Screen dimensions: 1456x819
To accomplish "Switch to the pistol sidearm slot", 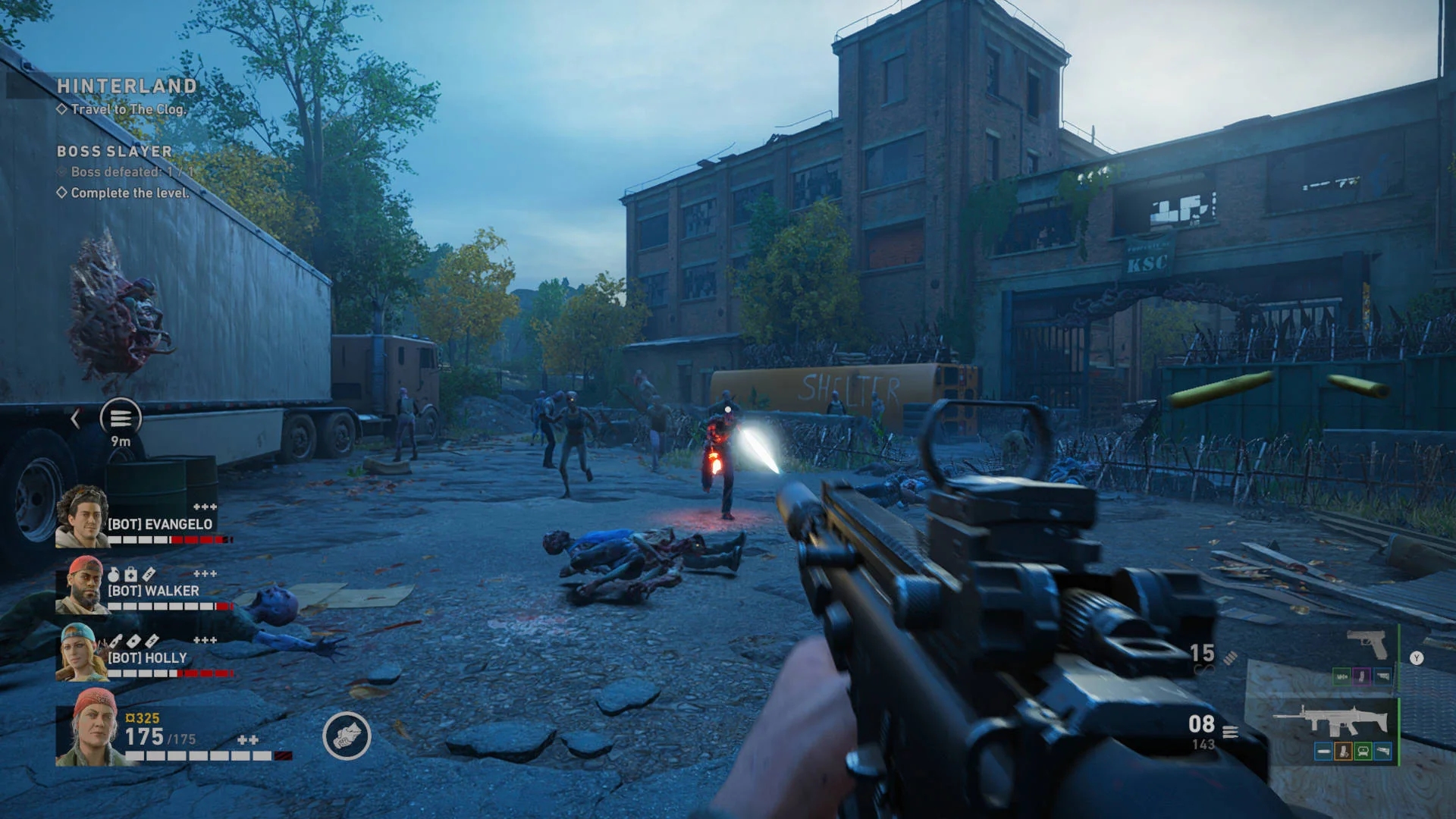I will 1367,645.
